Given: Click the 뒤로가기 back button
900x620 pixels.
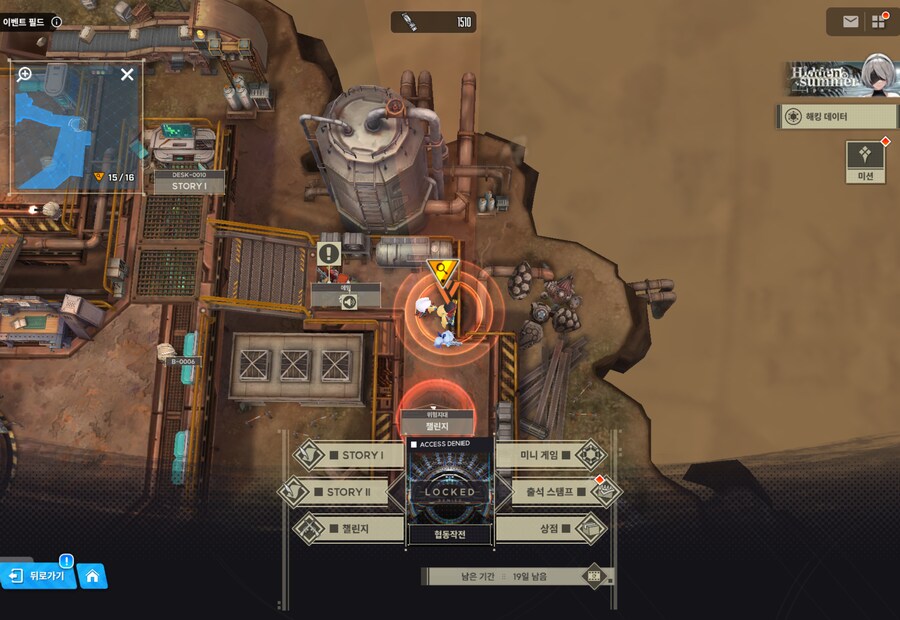Looking at the screenshot, I should pos(40,576).
